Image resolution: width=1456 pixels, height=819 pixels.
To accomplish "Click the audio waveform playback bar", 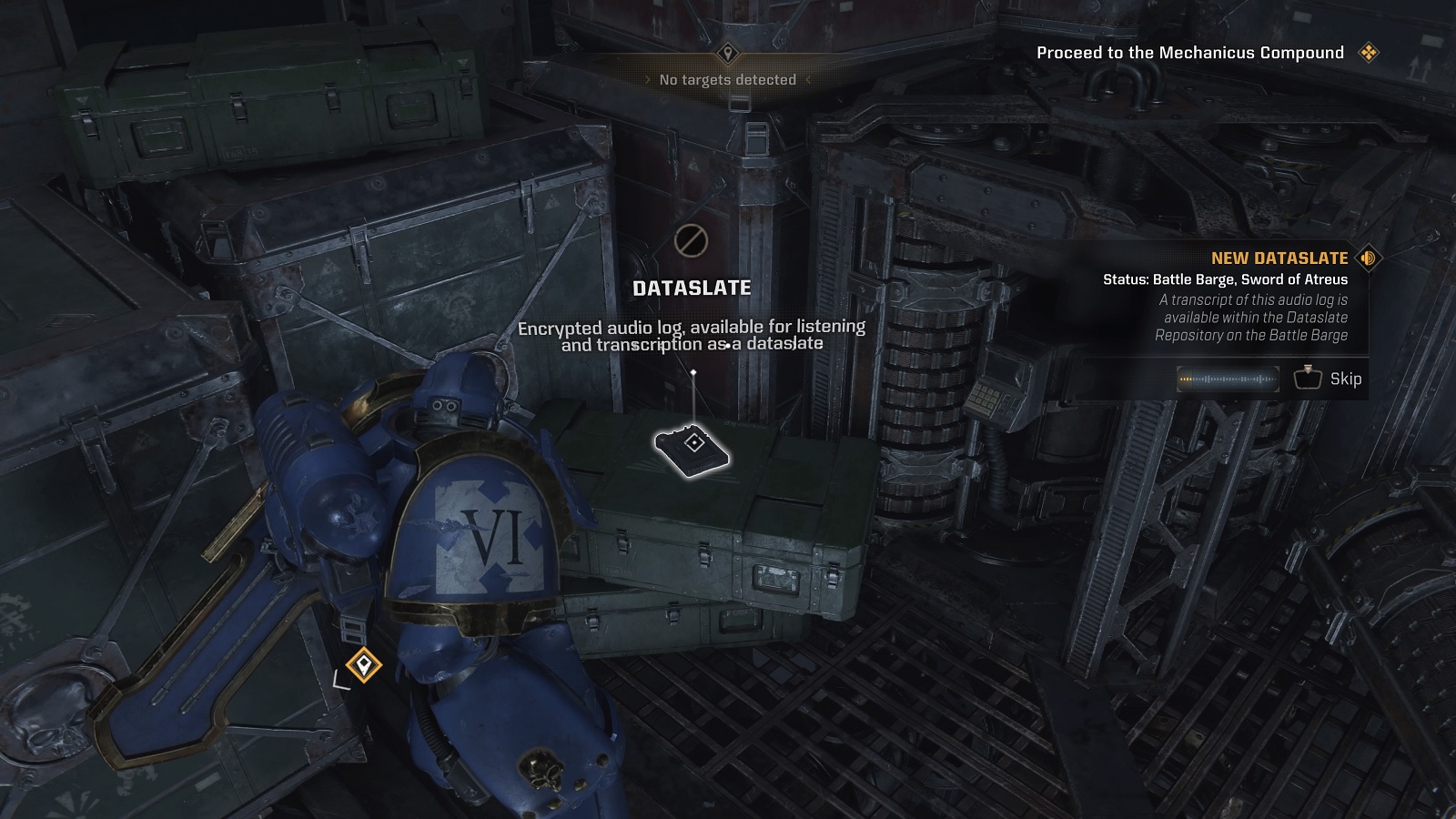I will coord(1228,379).
